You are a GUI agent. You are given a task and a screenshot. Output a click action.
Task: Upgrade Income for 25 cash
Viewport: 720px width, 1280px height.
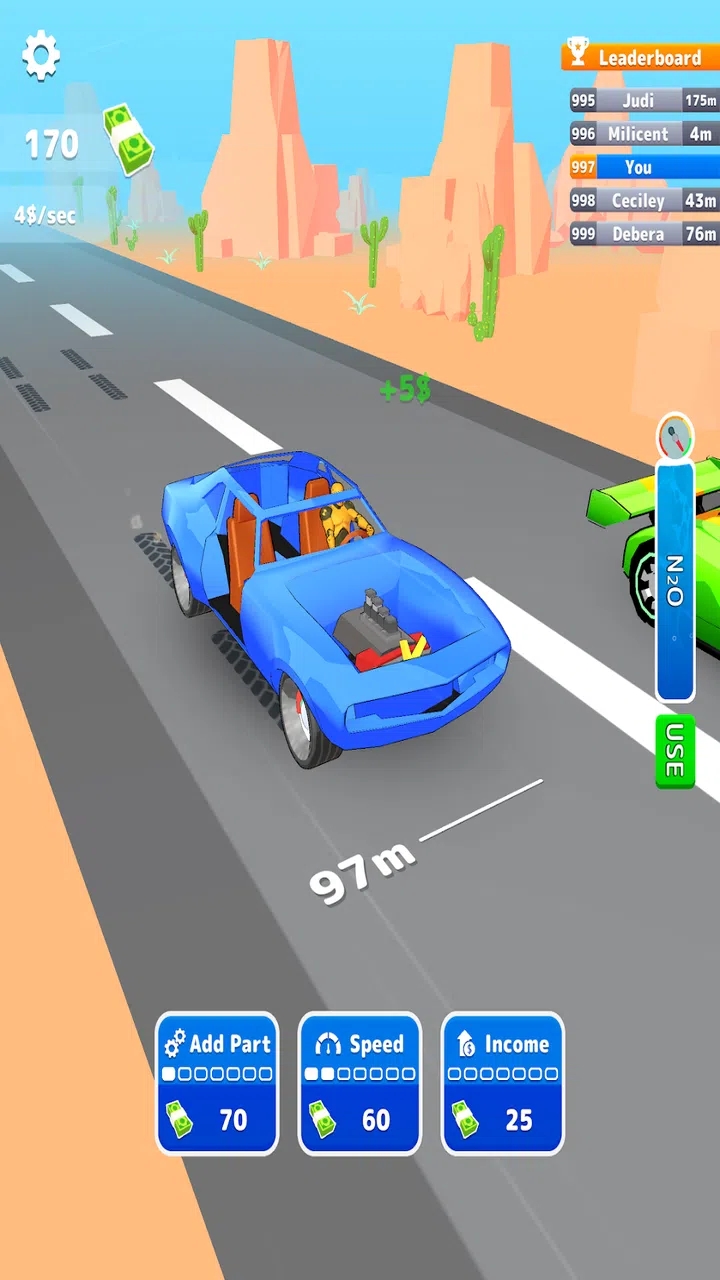[503, 1083]
